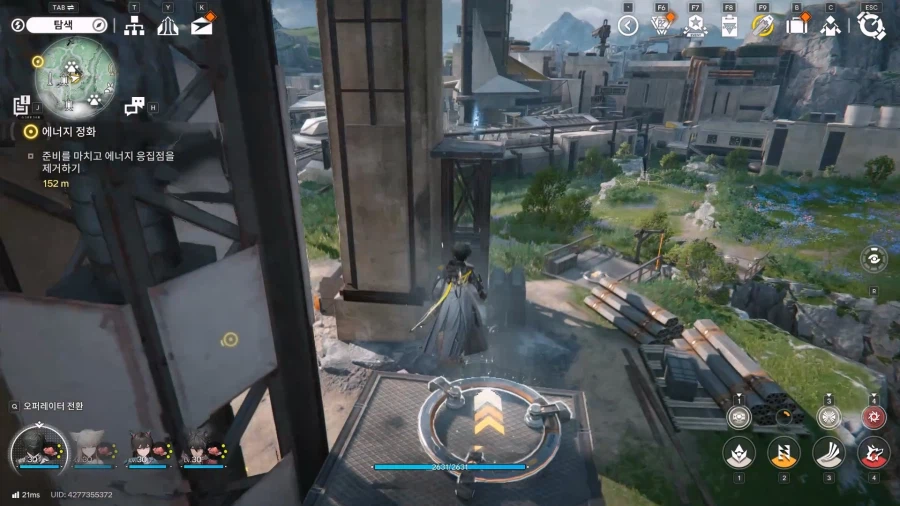Image resolution: width=900 pixels, height=506 pixels.
Task: Use the red gear ultimate icon
Action: pos(873,417)
